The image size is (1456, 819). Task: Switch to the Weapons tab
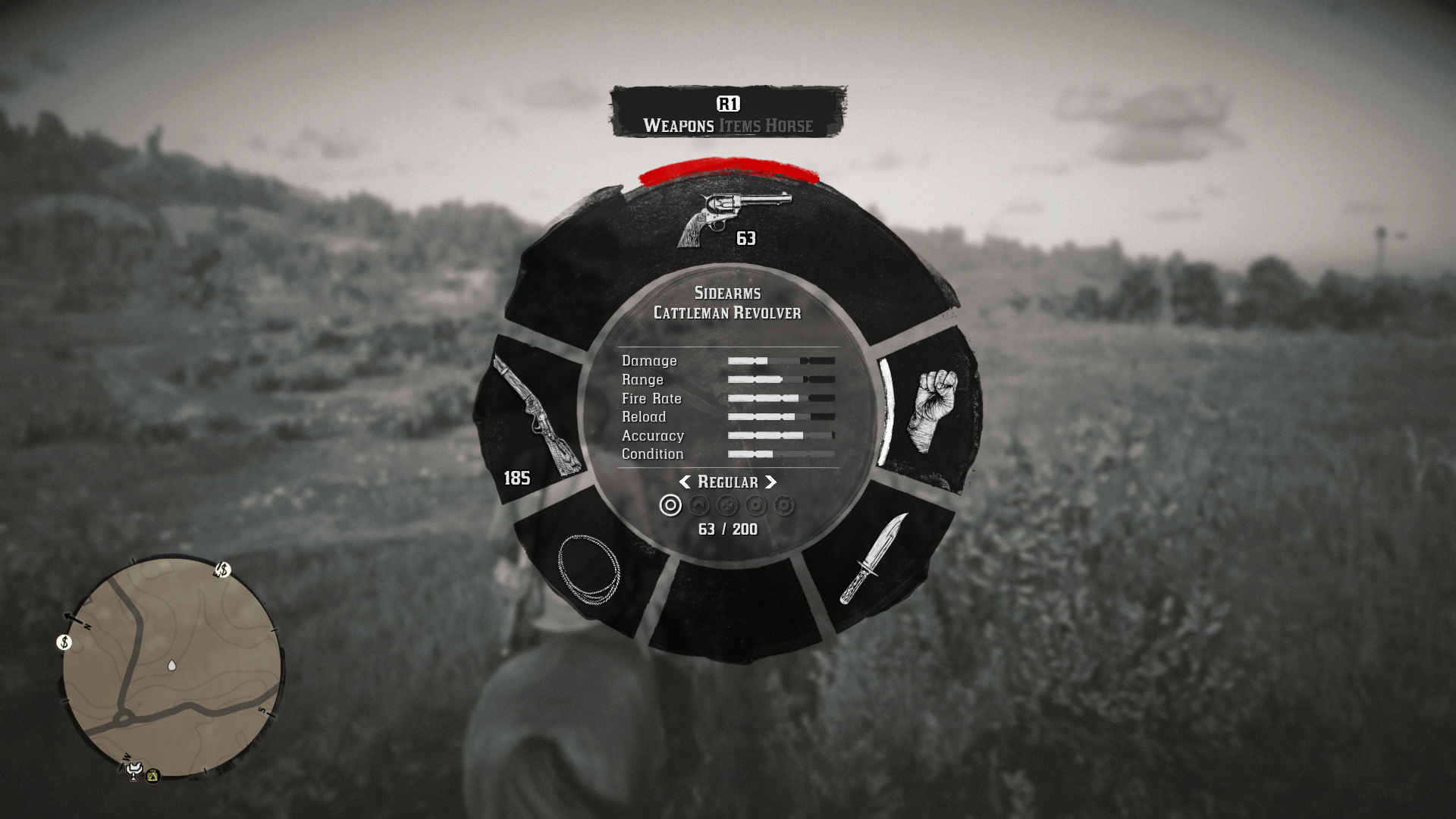coord(678,126)
